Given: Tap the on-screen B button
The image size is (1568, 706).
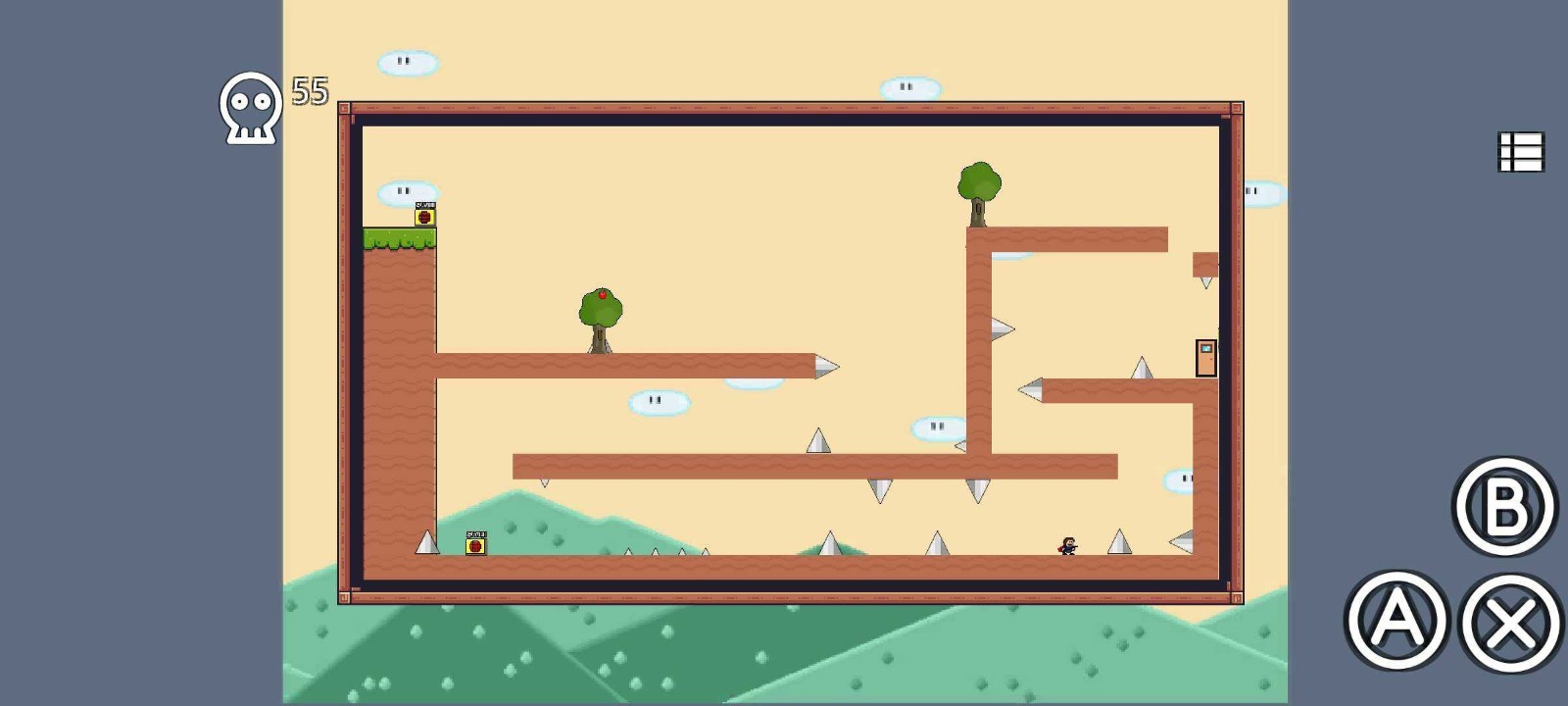Looking at the screenshot, I should (x=1504, y=507).
